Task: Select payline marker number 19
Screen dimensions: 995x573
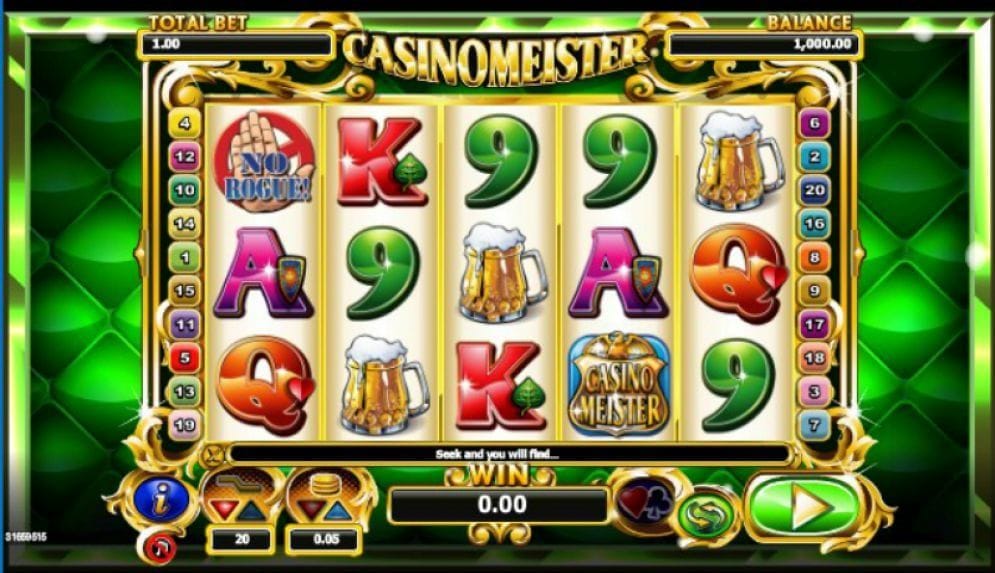Action: point(185,425)
